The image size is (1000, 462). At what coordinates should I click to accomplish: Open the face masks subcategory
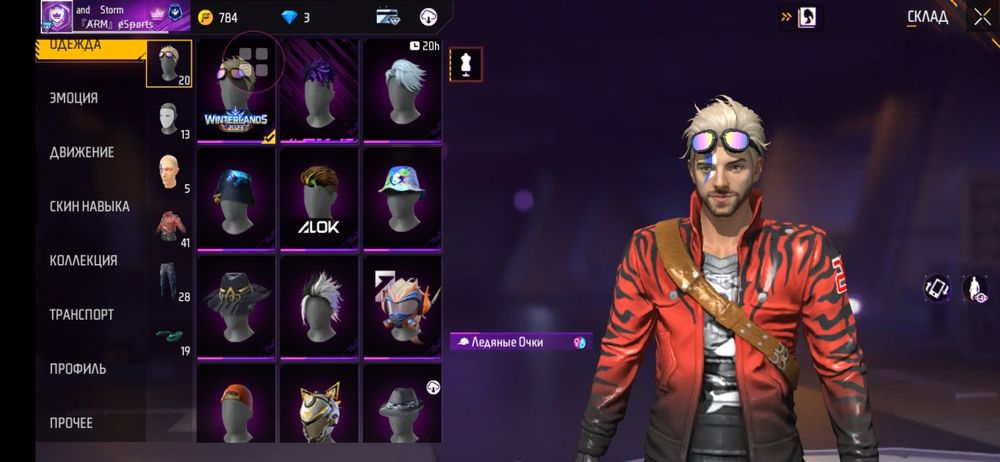[169, 118]
